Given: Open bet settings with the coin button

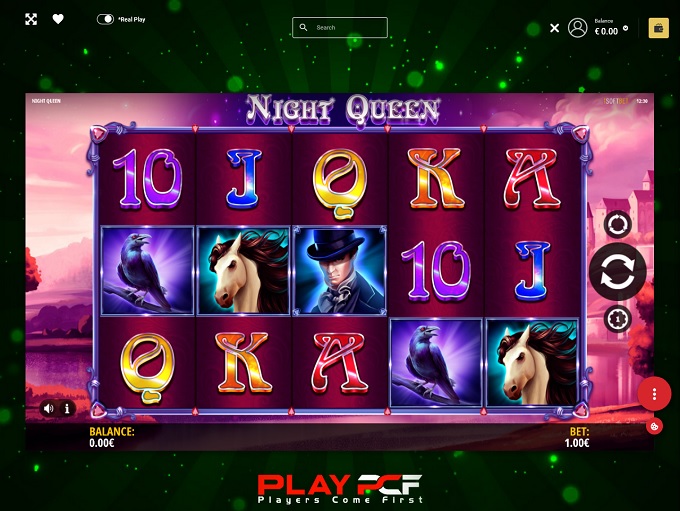Looking at the screenshot, I should [x=617, y=319].
